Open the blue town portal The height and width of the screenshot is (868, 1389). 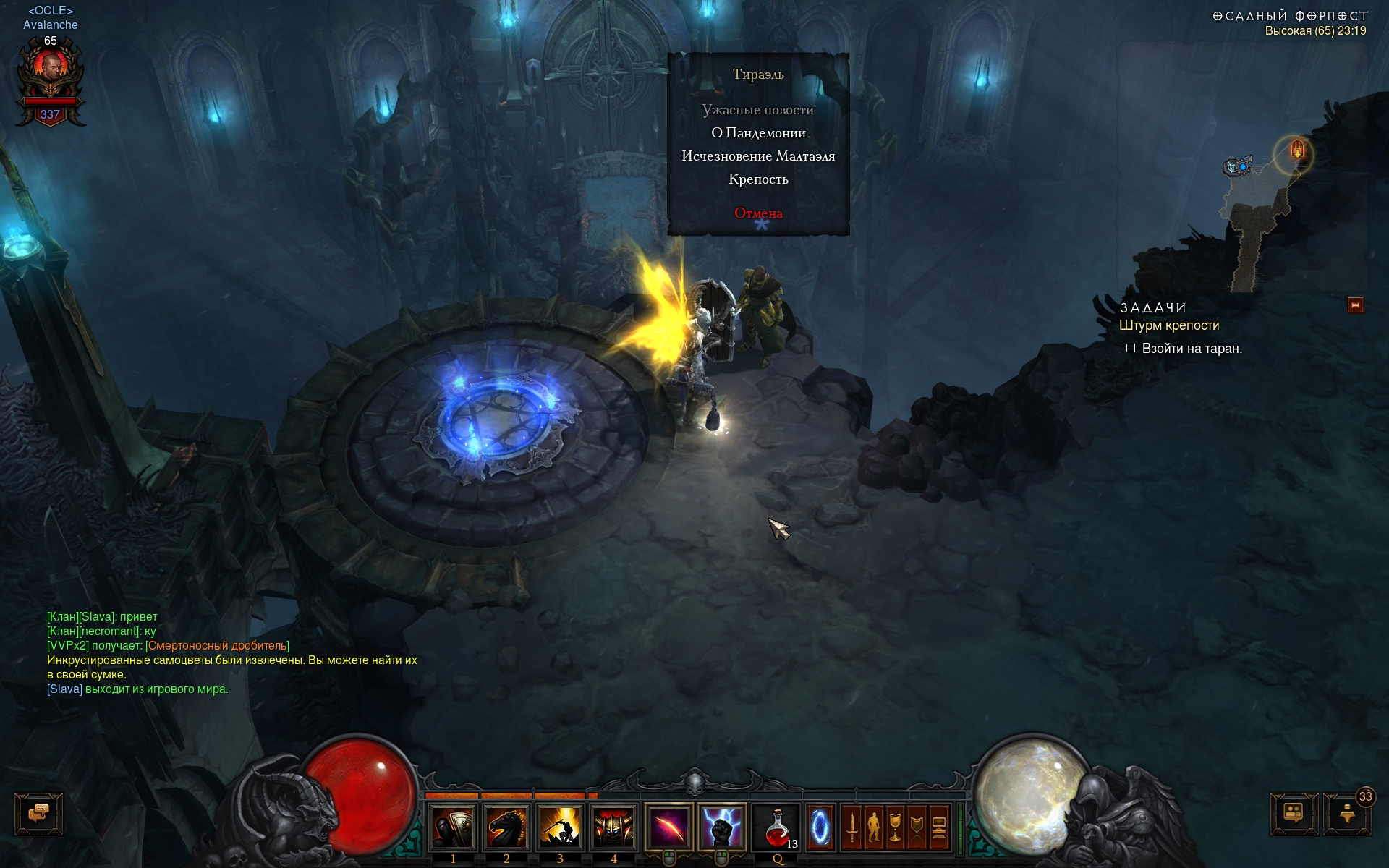tap(820, 827)
